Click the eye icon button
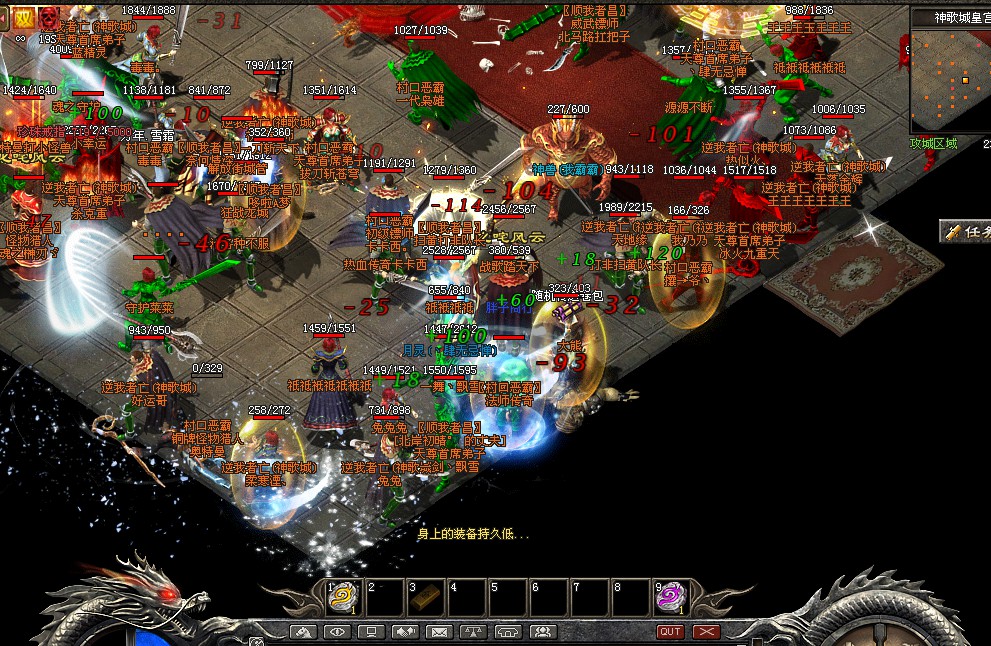Screen dimensions: 991x646 point(337,632)
